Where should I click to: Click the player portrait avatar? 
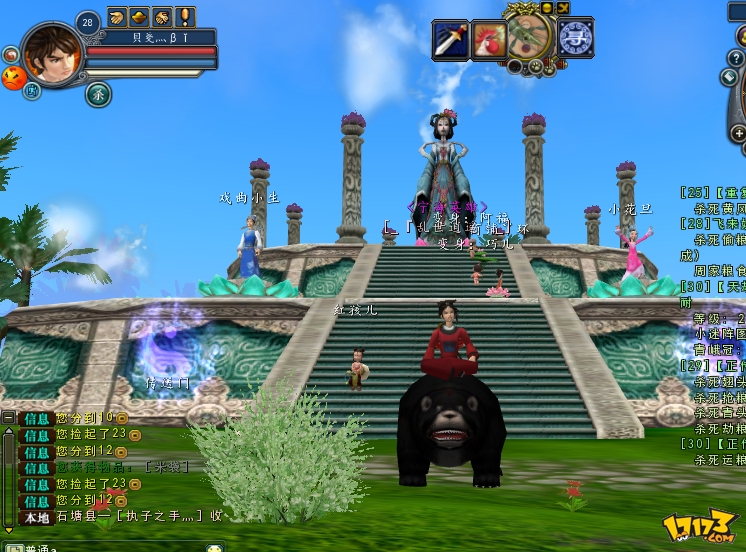click(52, 55)
